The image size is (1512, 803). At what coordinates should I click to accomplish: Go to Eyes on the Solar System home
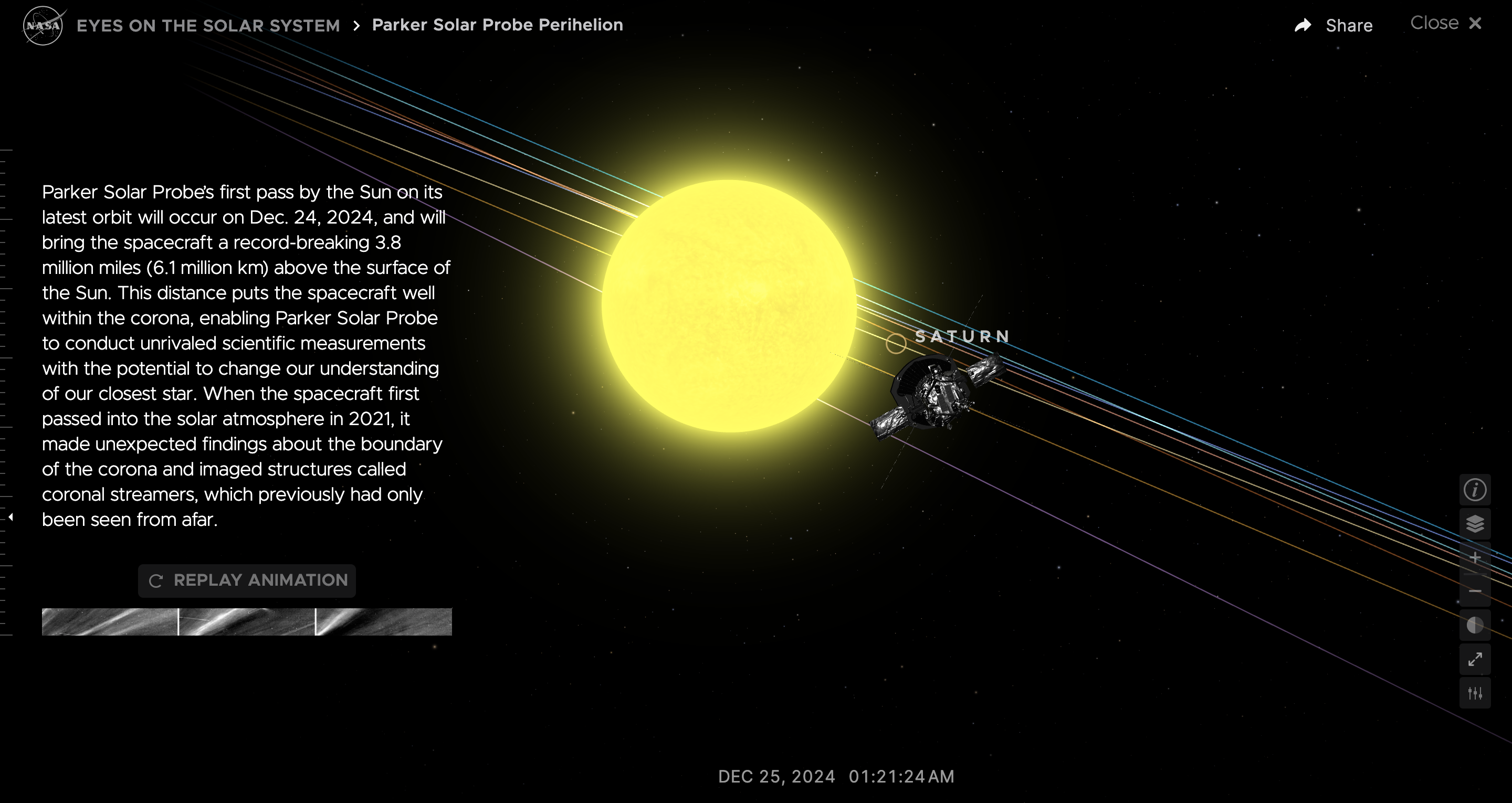[x=208, y=26]
